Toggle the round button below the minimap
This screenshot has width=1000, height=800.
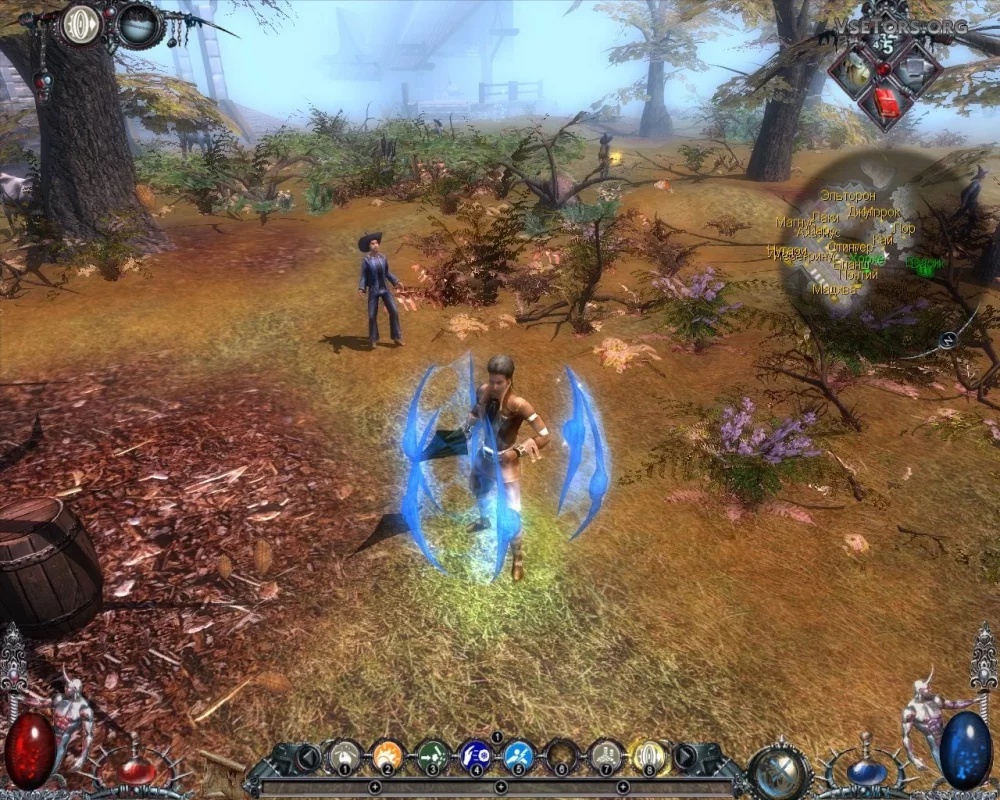pos(948,340)
